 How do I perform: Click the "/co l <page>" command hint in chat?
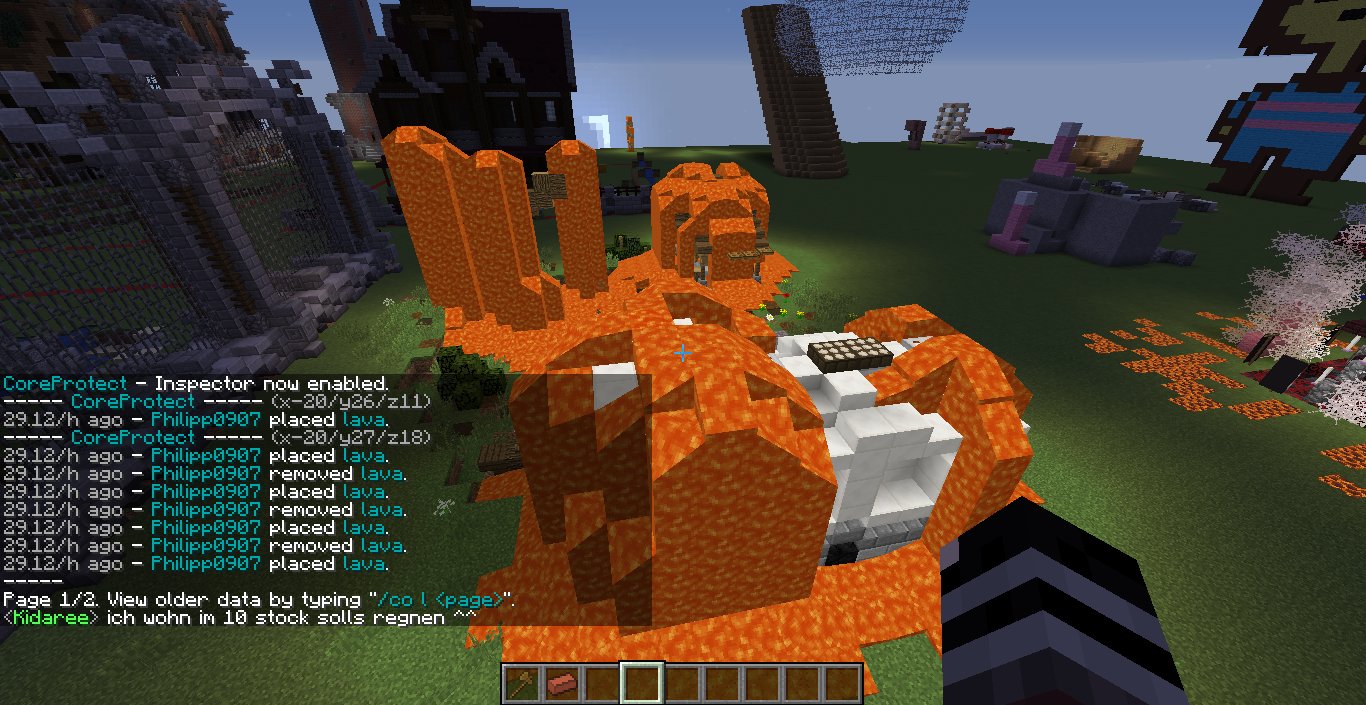click(442, 600)
